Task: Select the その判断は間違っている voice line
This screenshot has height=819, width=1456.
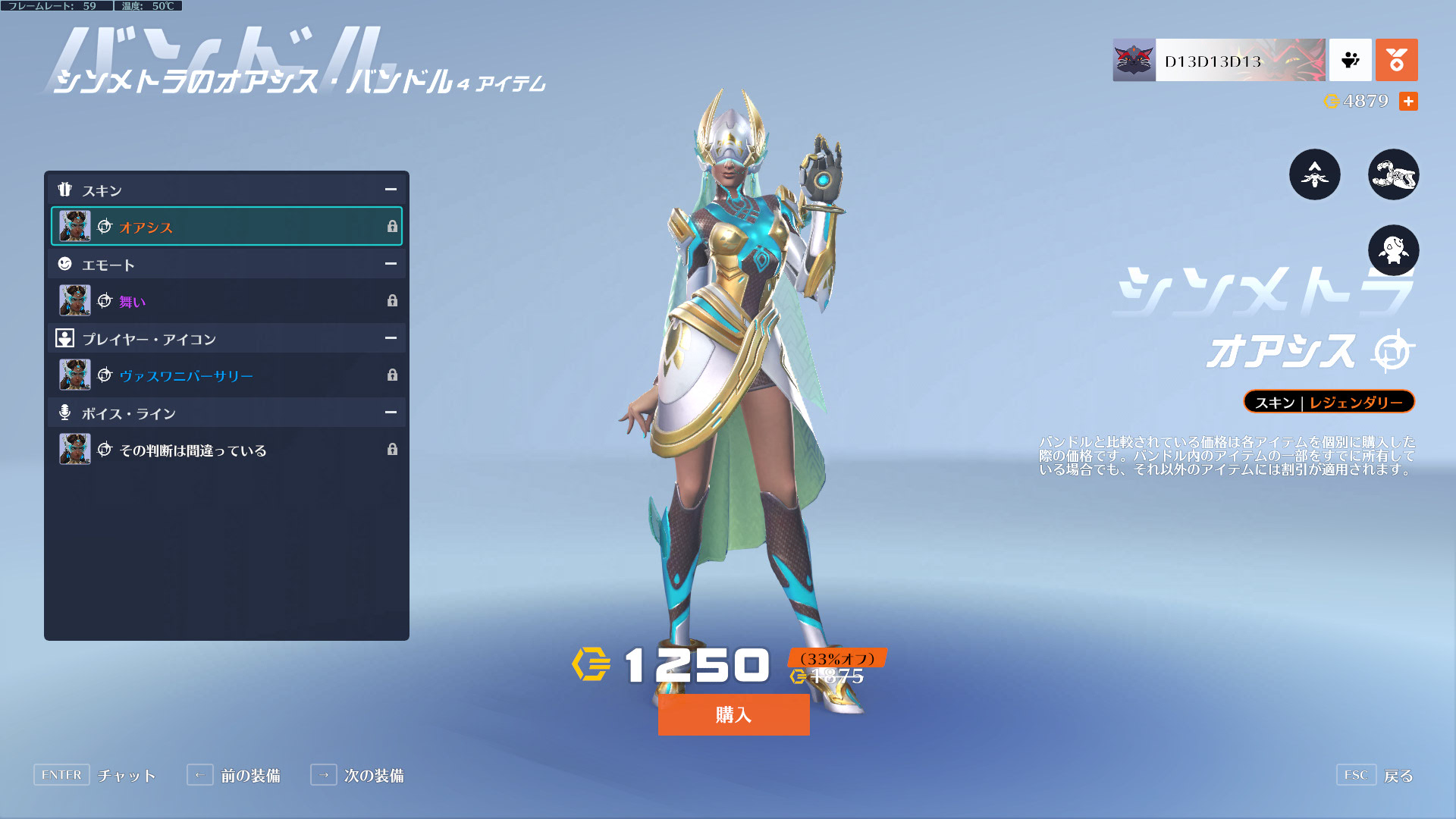Action: [226, 450]
